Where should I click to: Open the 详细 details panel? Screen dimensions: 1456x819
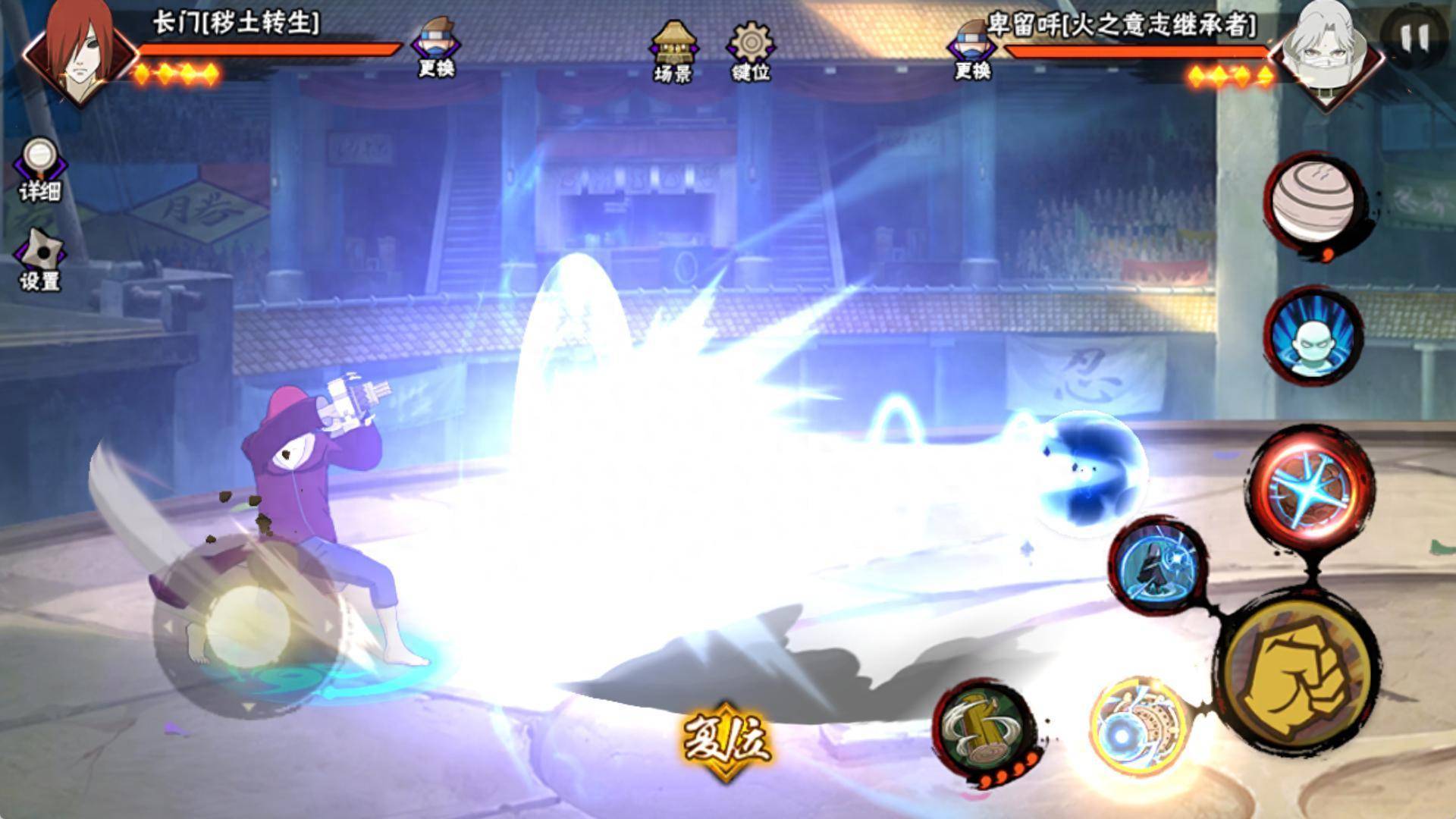pos(39,170)
